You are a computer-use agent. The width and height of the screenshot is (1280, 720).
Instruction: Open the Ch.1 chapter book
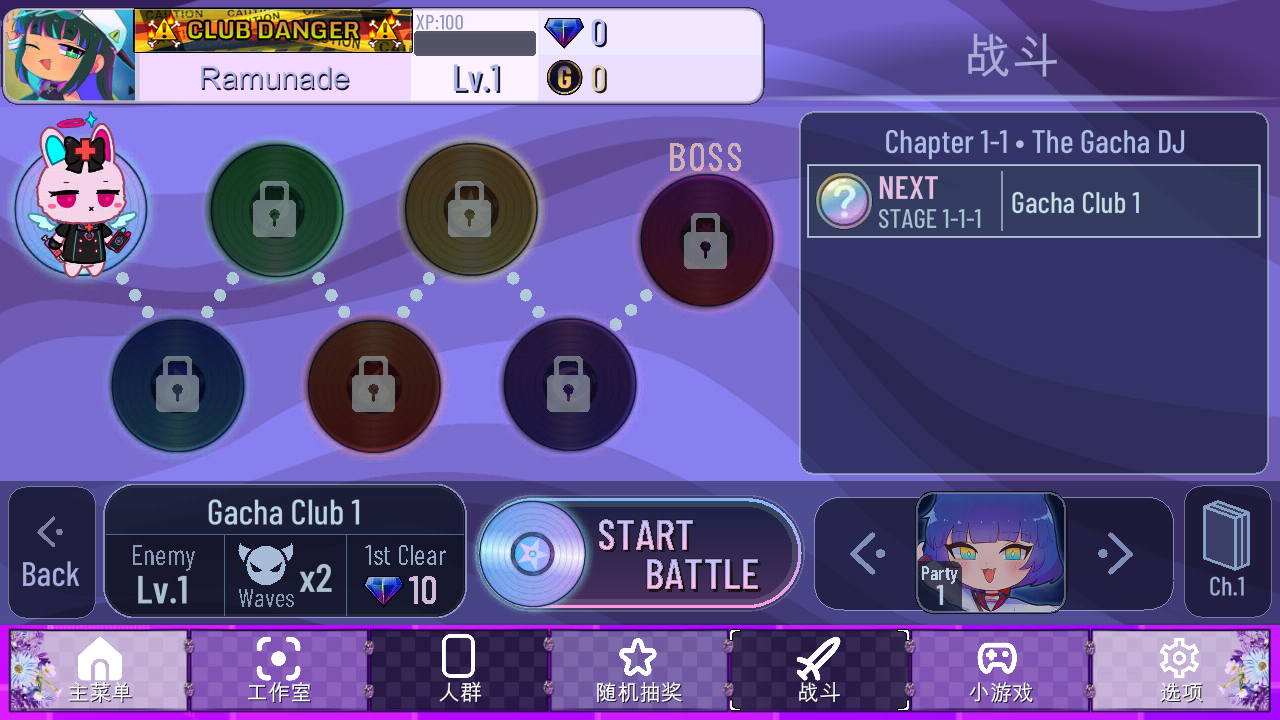pyautogui.click(x=1226, y=552)
